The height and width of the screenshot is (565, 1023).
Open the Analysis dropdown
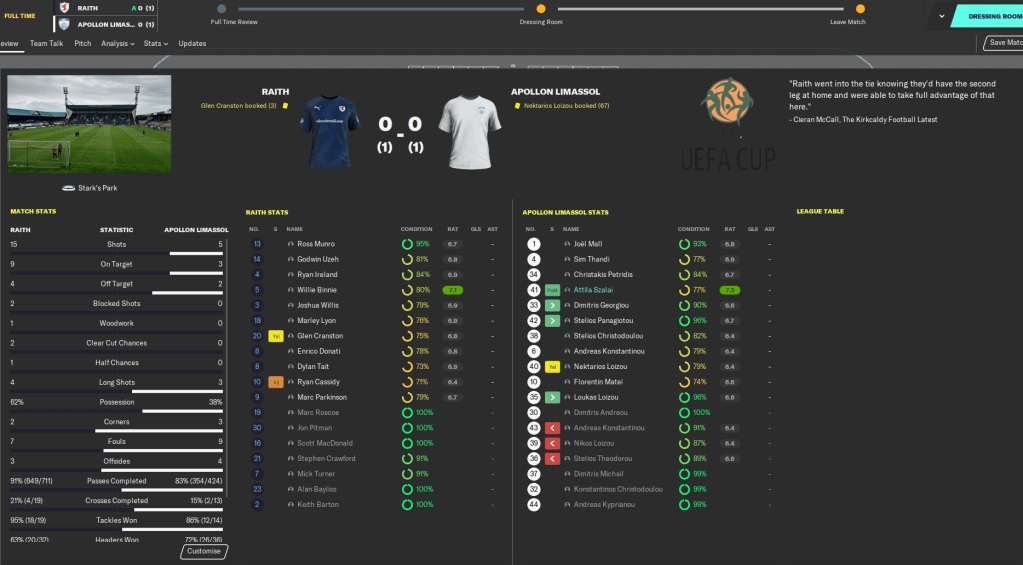[118, 44]
